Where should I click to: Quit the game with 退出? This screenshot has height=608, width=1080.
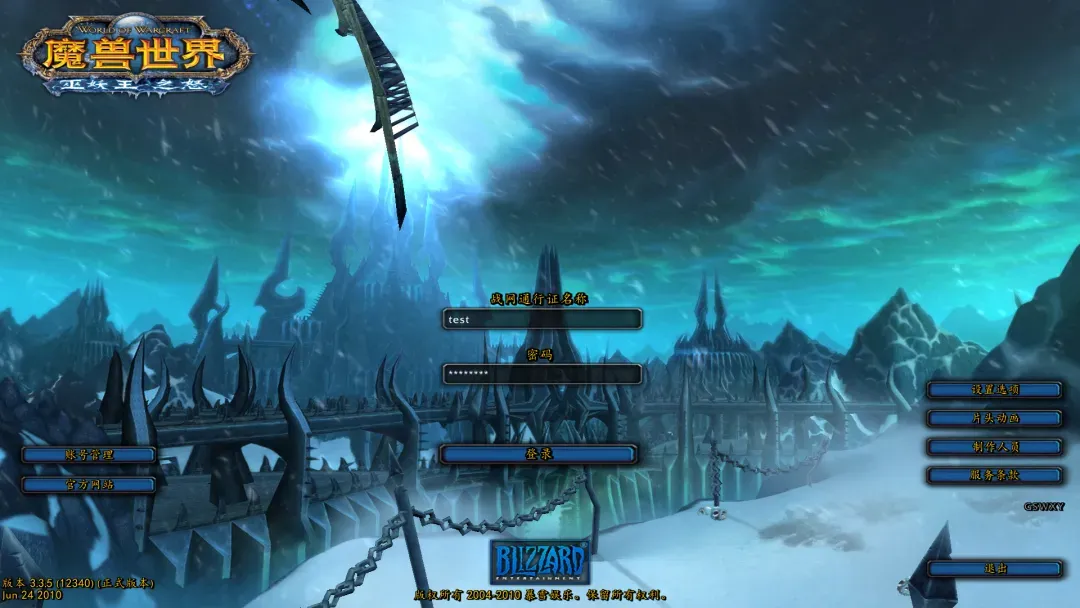(x=994, y=569)
